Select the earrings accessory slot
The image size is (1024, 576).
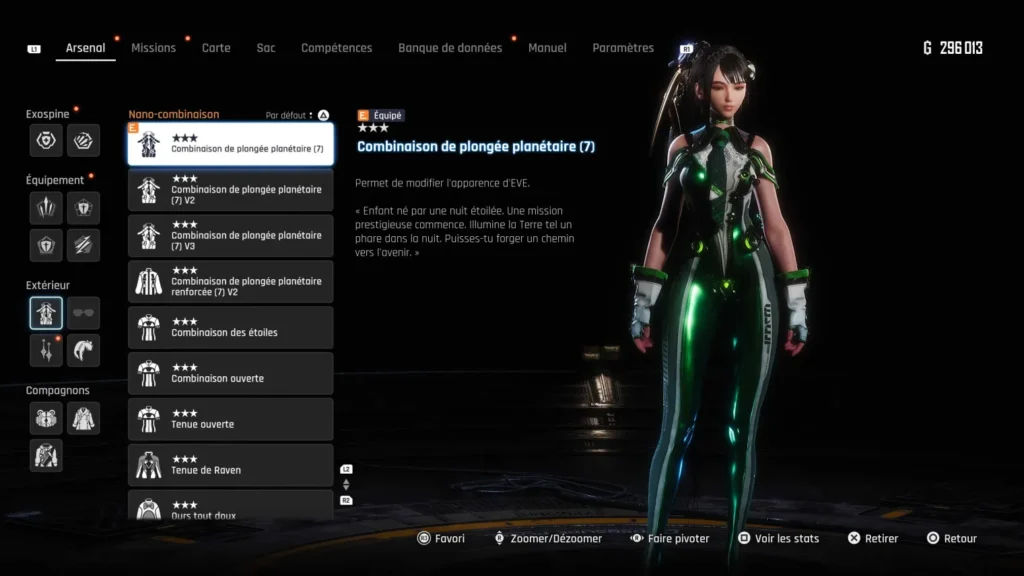coord(46,350)
